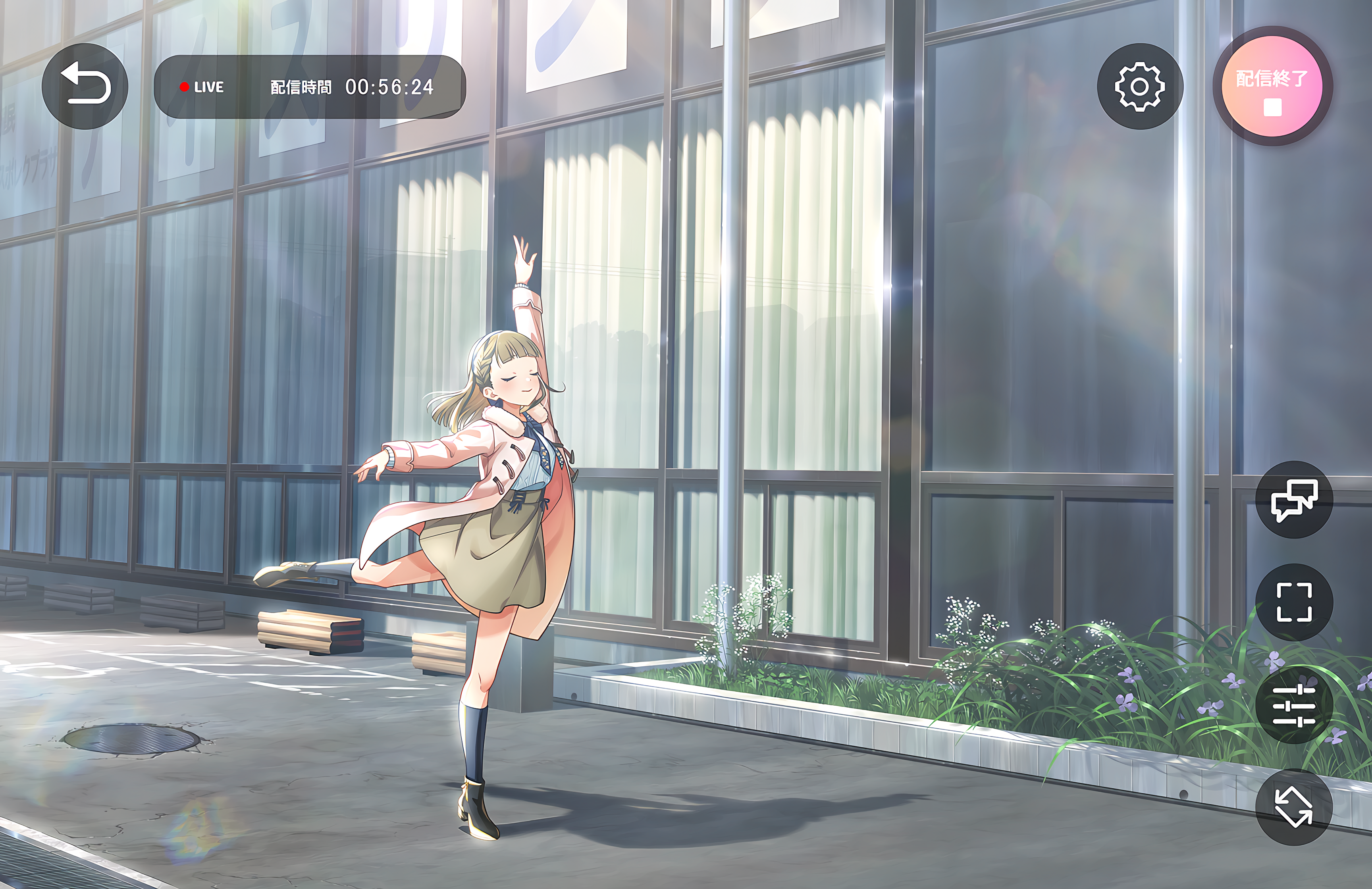End the stream with 配信終了 button
This screenshot has width=1372, height=889.
[x=1272, y=87]
